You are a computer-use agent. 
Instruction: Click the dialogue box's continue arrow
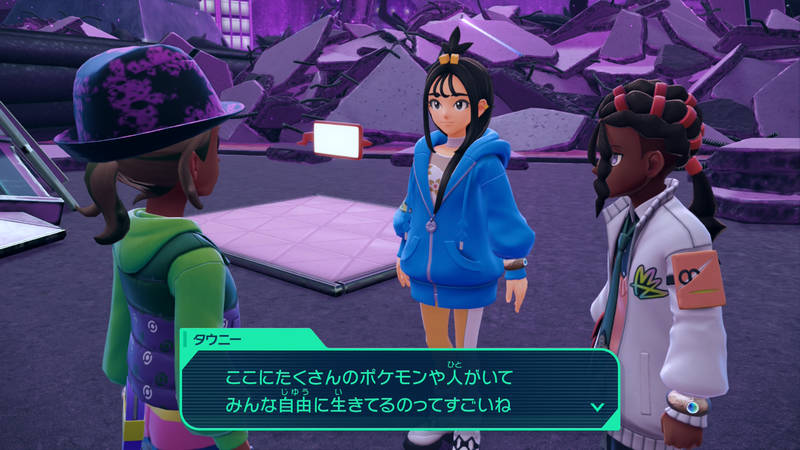click(x=597, y=406)
